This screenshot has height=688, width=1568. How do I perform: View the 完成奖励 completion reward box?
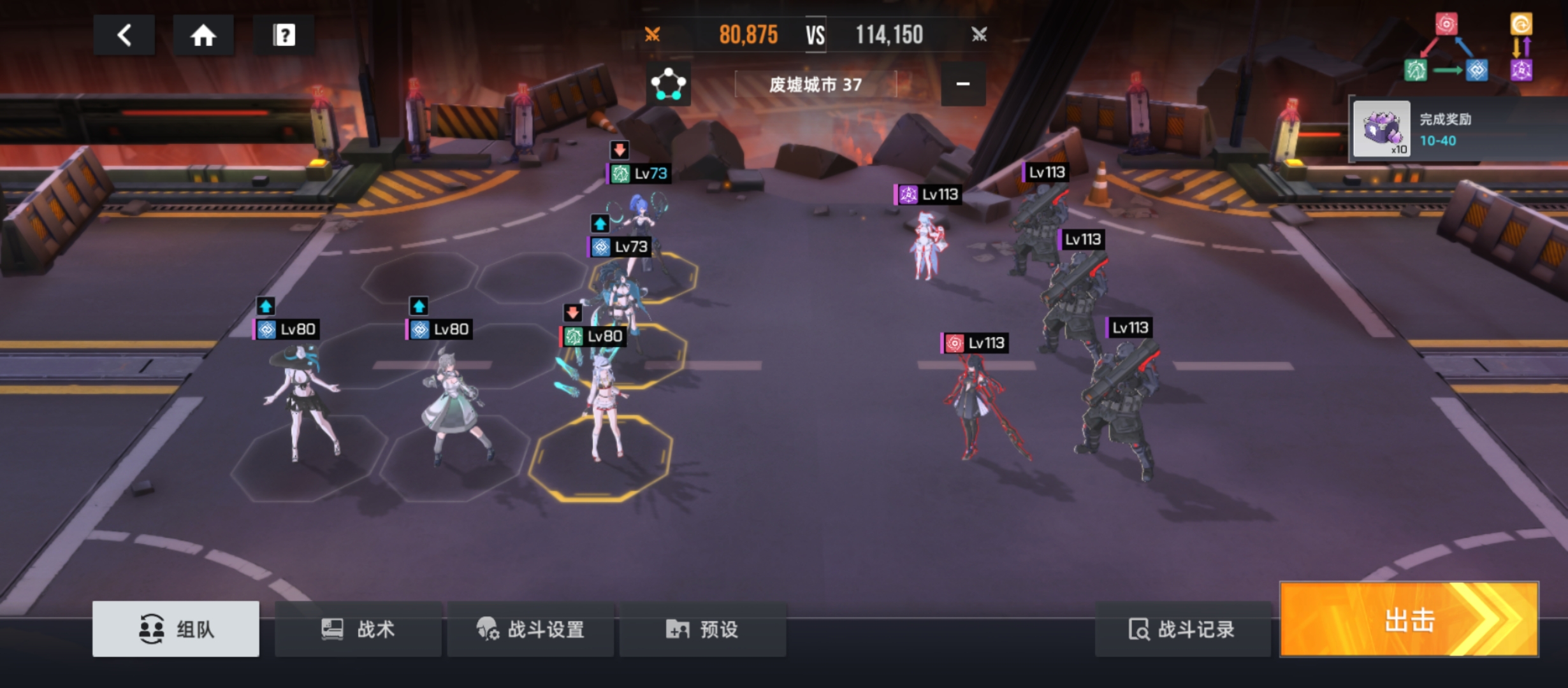click(x=1381, y=129)
